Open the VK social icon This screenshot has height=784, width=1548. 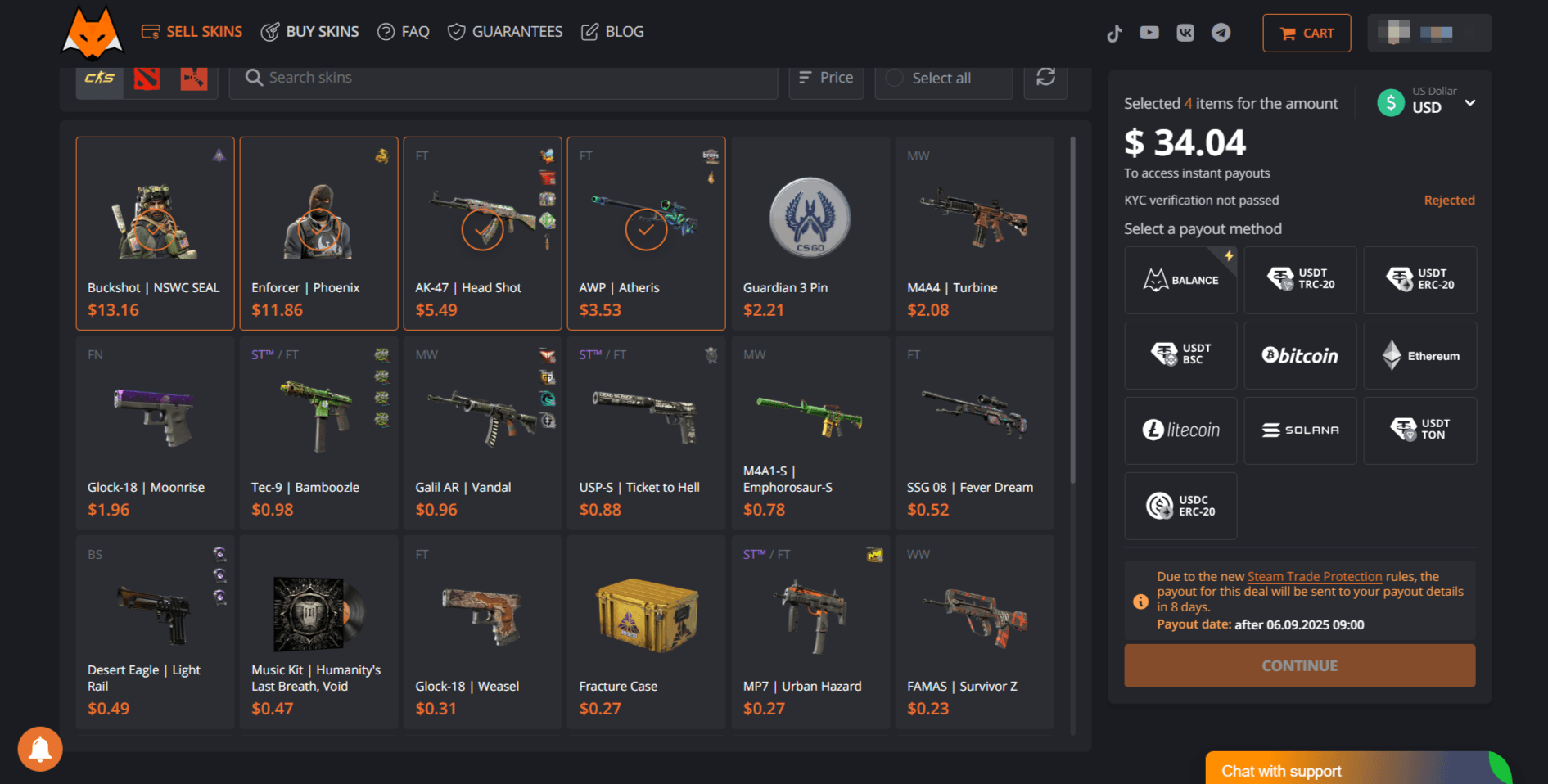(1185, 33)
